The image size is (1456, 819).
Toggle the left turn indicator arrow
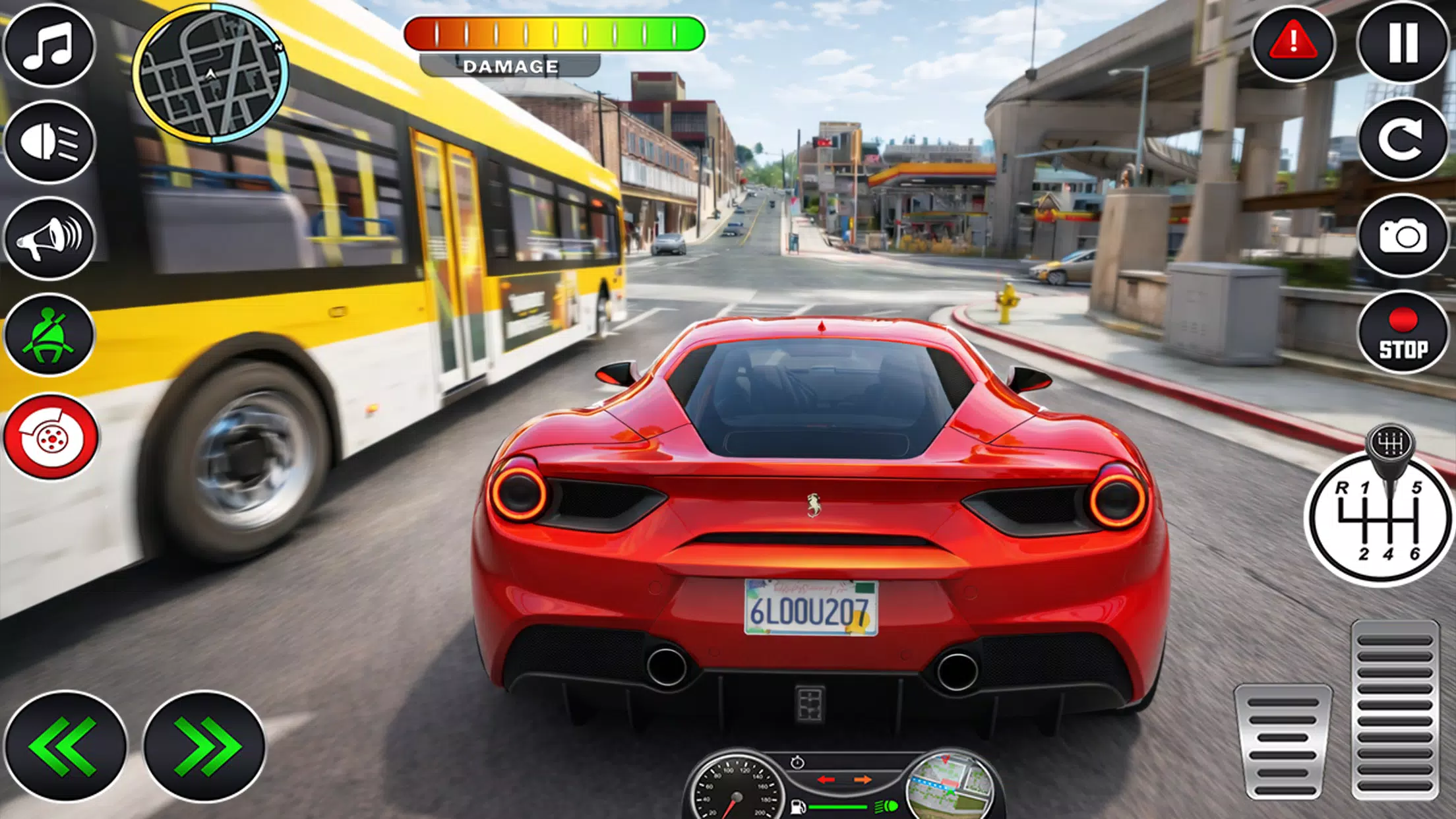tap(826, 779)
